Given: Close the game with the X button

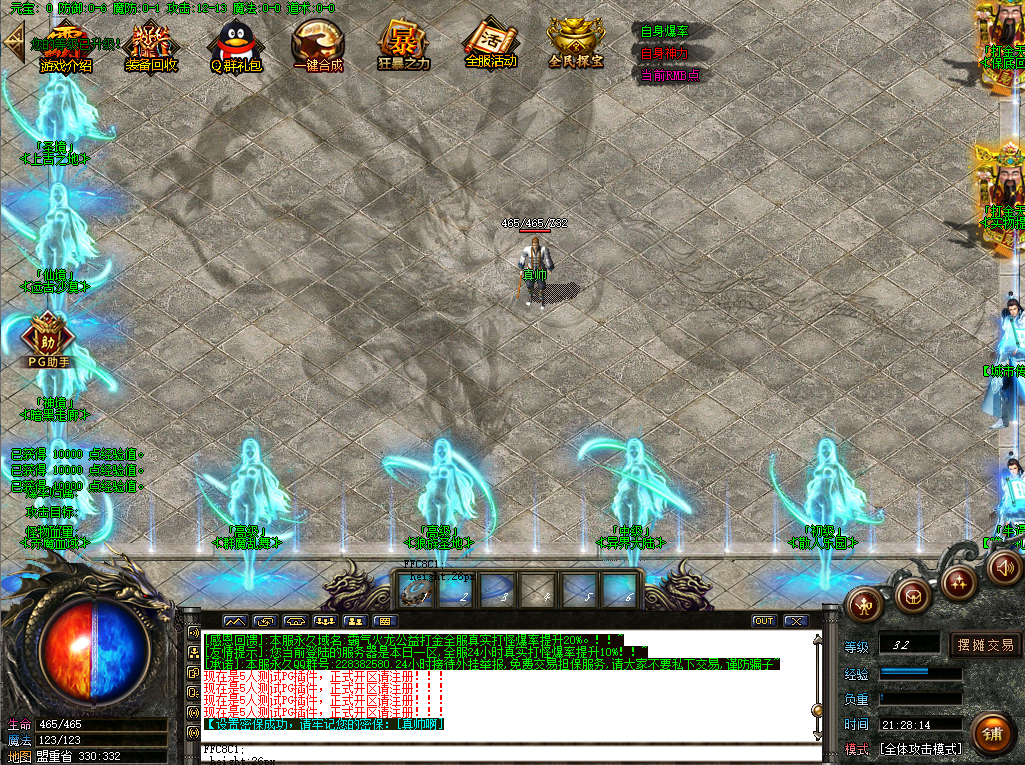Looking at the screenshot, I should tap(796, 621).
